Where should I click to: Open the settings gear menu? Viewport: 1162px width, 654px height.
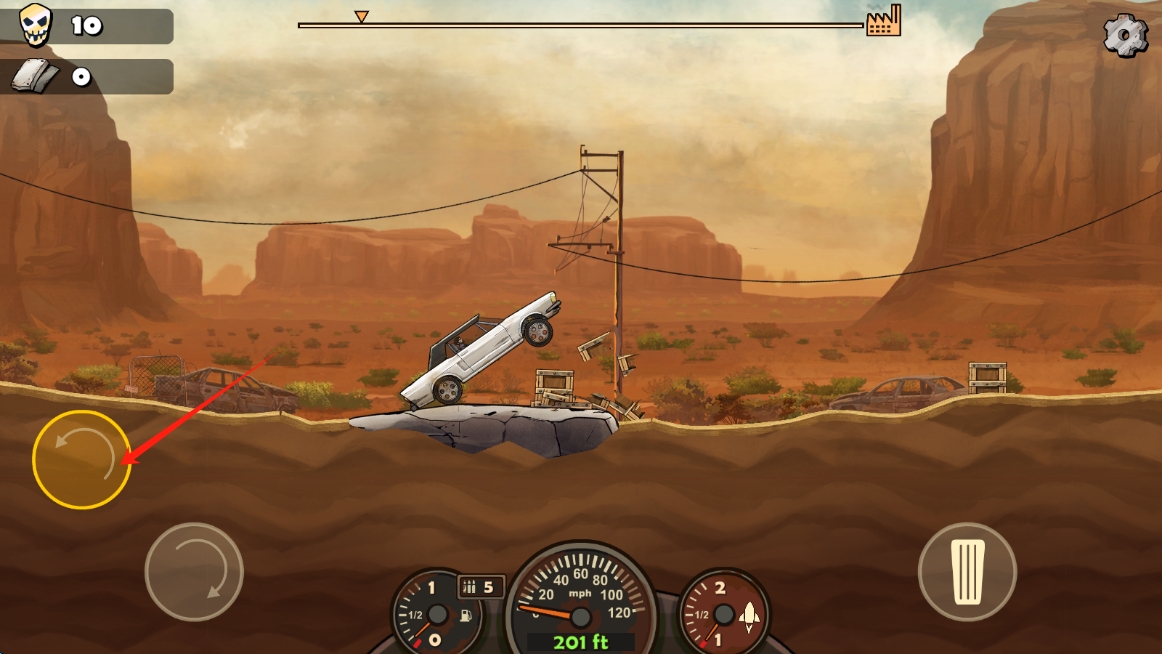click(x=1126, y=35)
